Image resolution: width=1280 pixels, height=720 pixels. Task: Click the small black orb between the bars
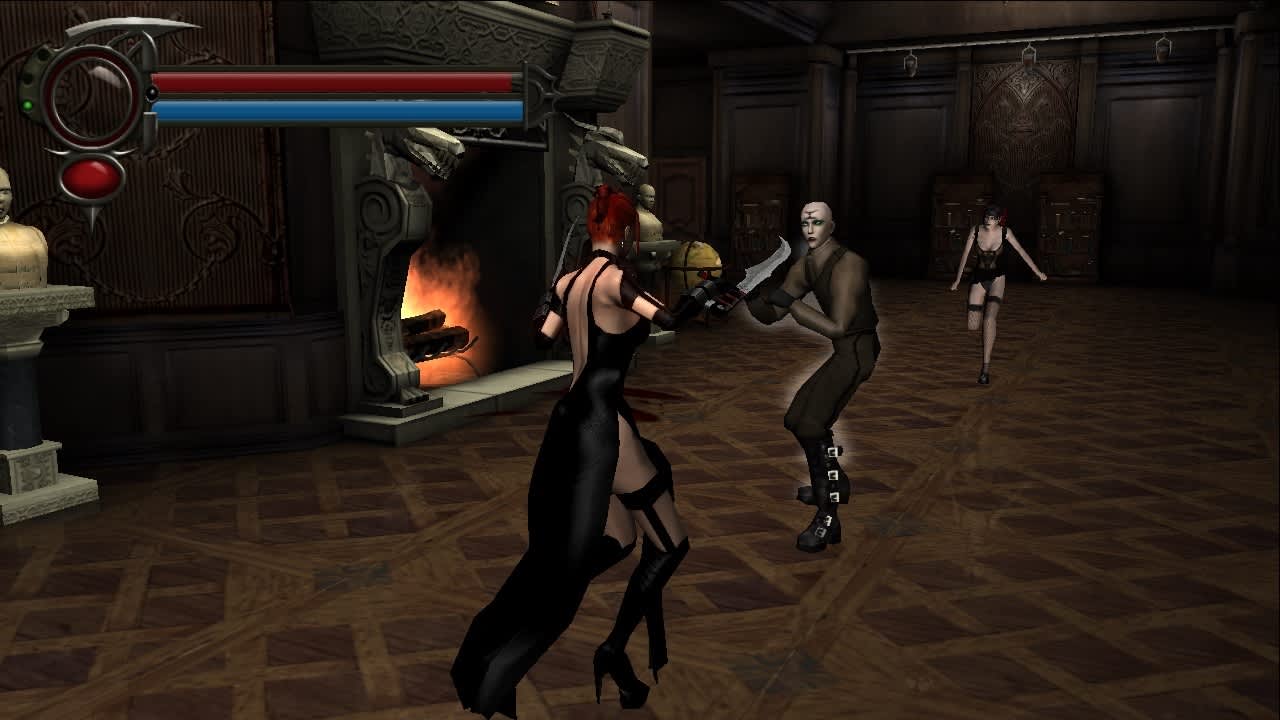click(x=150, y=94)
